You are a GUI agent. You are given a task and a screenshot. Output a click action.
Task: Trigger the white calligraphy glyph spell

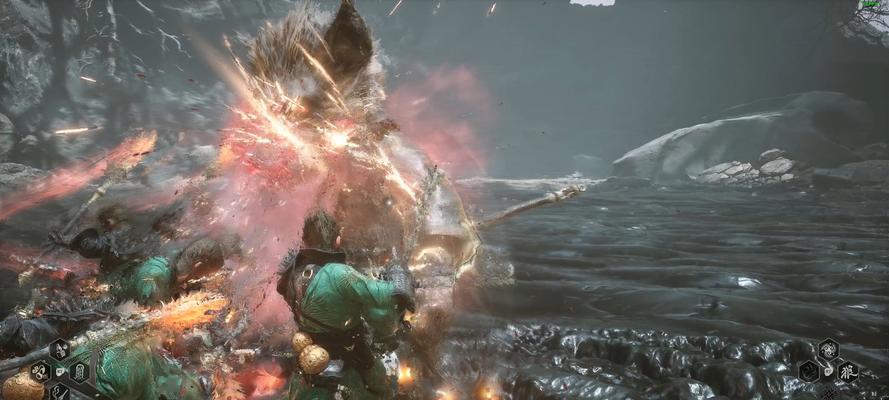tap(847, 371)
